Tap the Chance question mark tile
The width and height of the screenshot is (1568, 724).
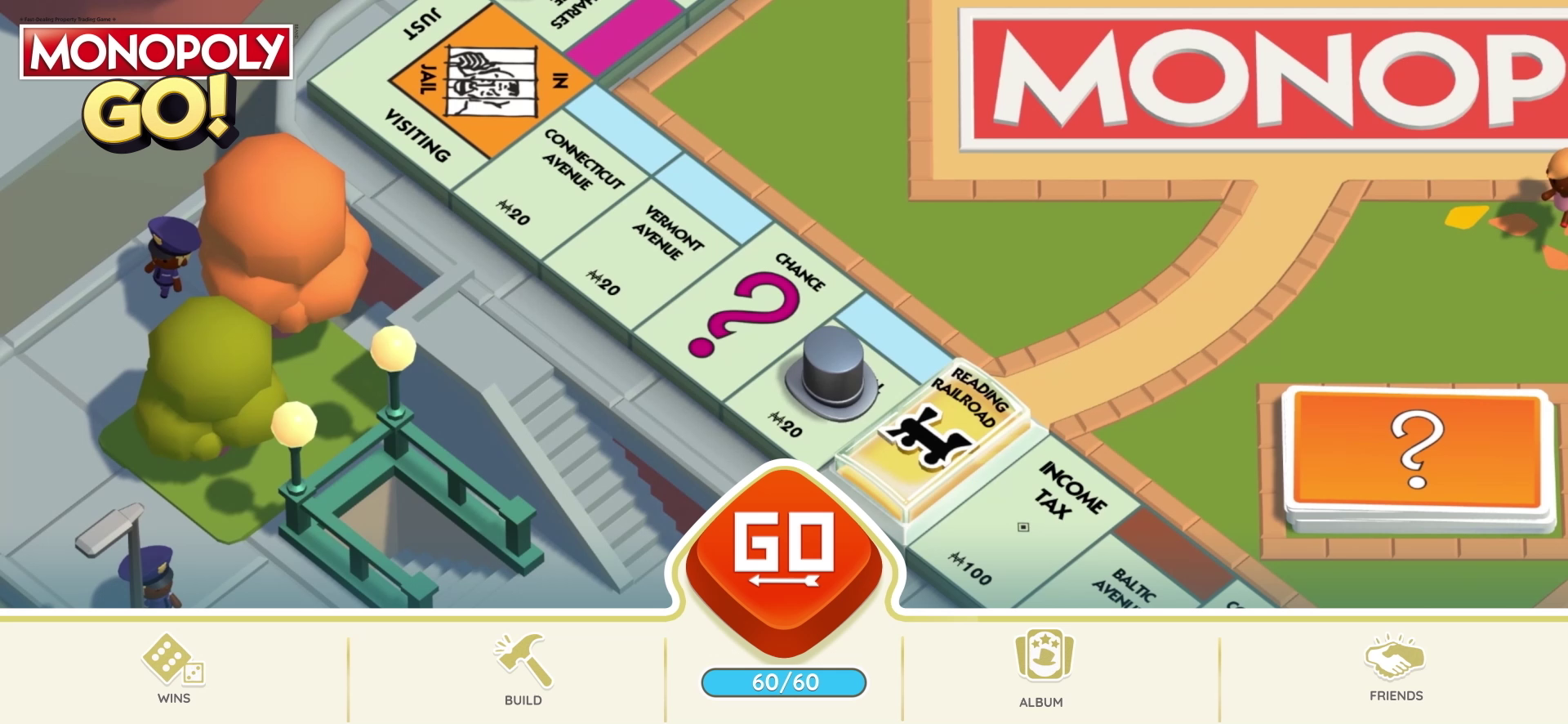[752, 306]
